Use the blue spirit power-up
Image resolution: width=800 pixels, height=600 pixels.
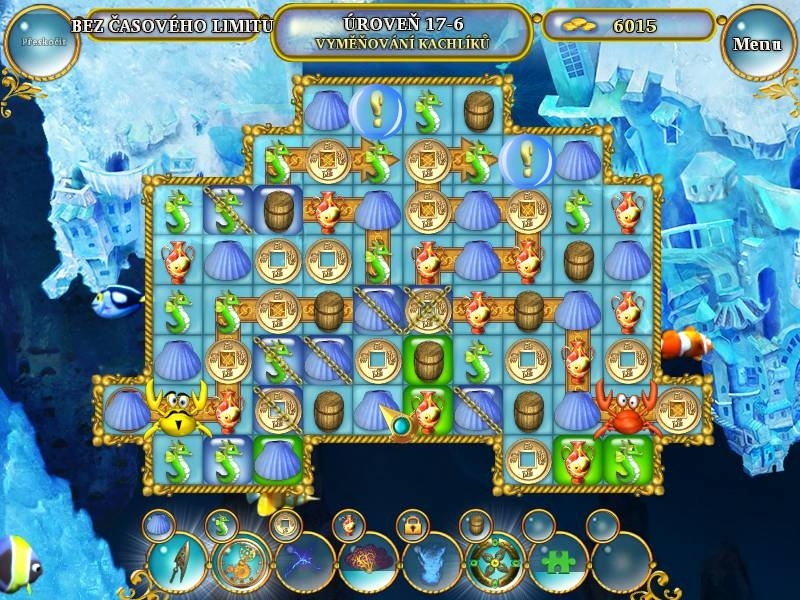coord(431,562)
